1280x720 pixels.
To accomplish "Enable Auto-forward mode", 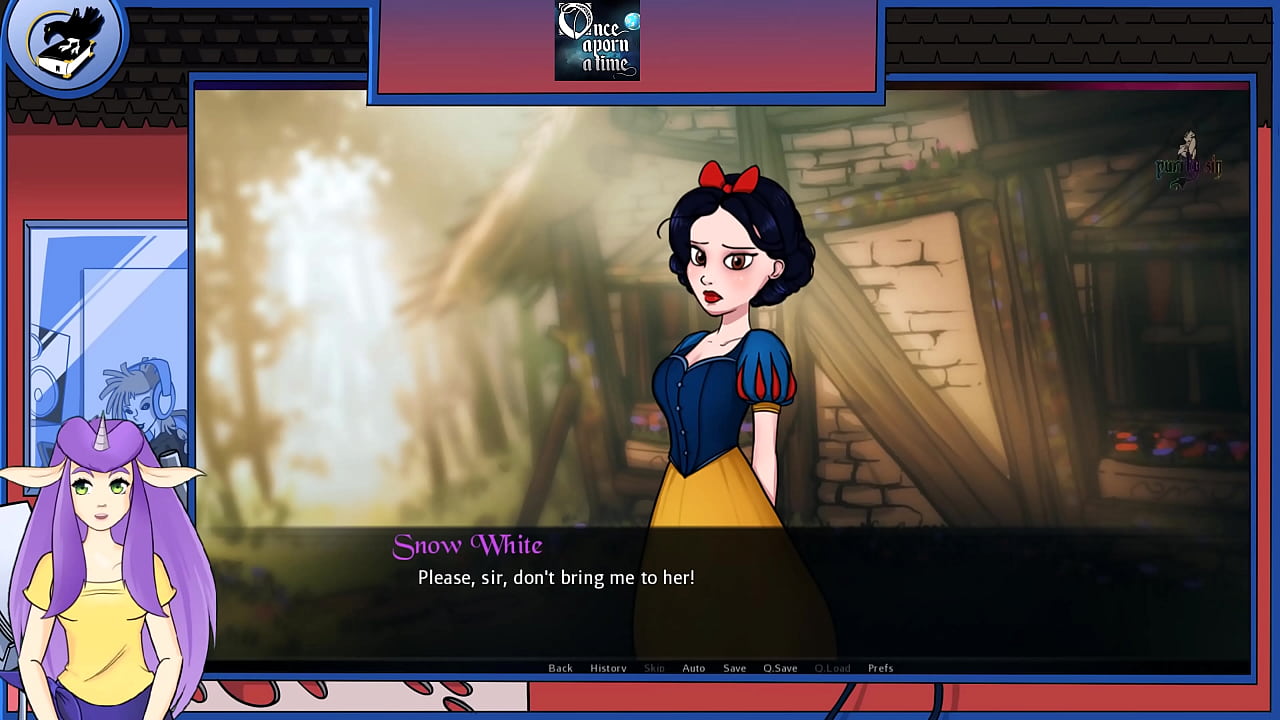I will [693, 667].
